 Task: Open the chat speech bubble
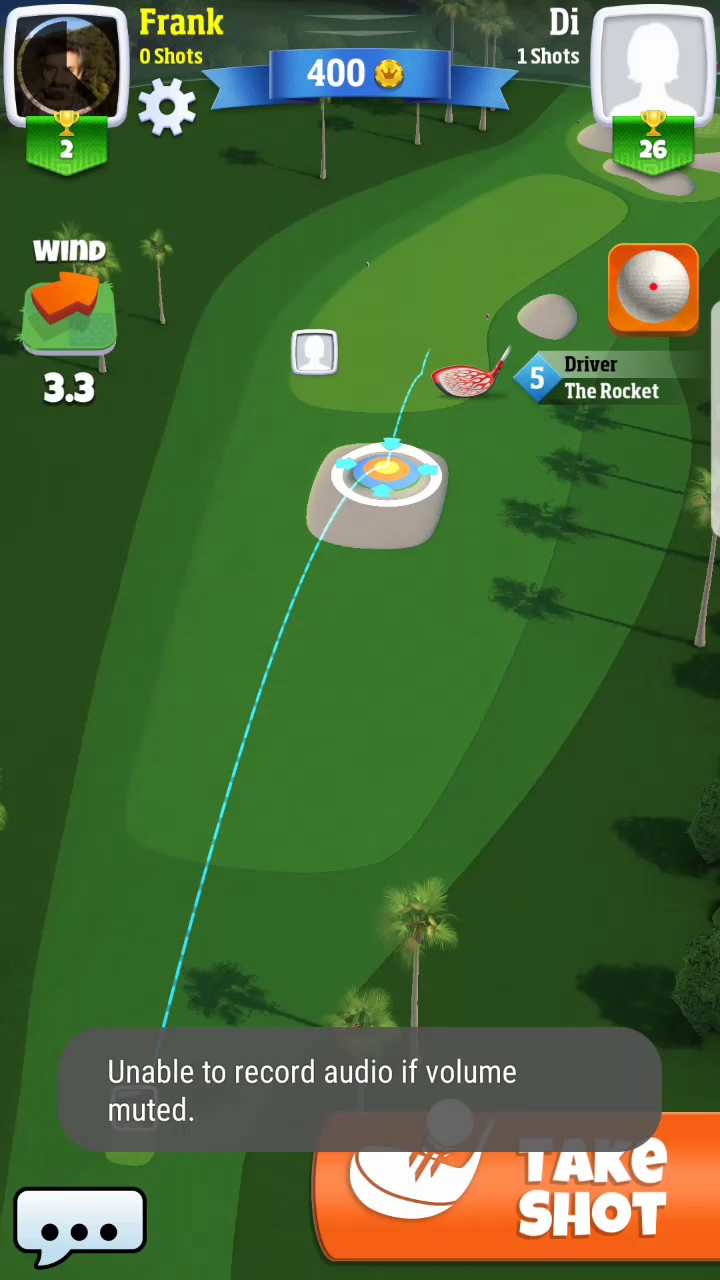(x=80, y=1227)
